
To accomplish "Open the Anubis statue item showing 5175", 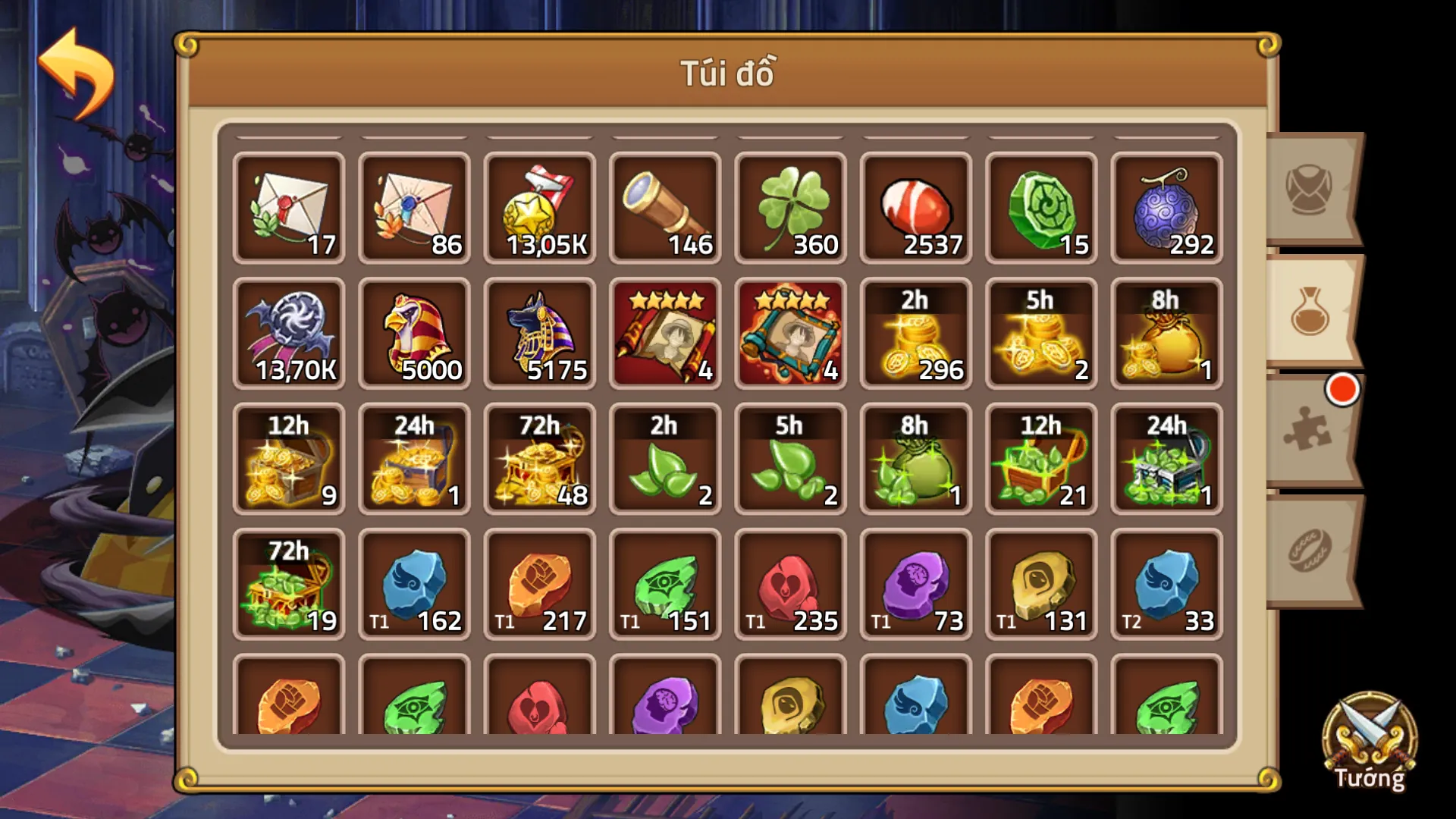I will click(540, 332).
